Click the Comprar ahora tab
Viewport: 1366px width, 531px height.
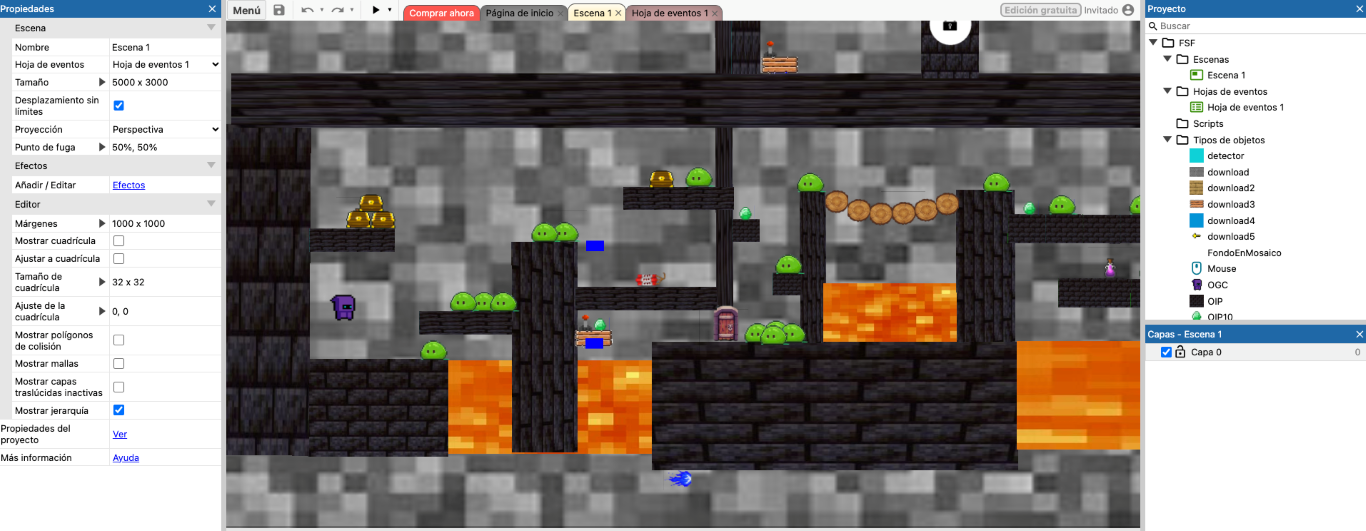point(441,13)
